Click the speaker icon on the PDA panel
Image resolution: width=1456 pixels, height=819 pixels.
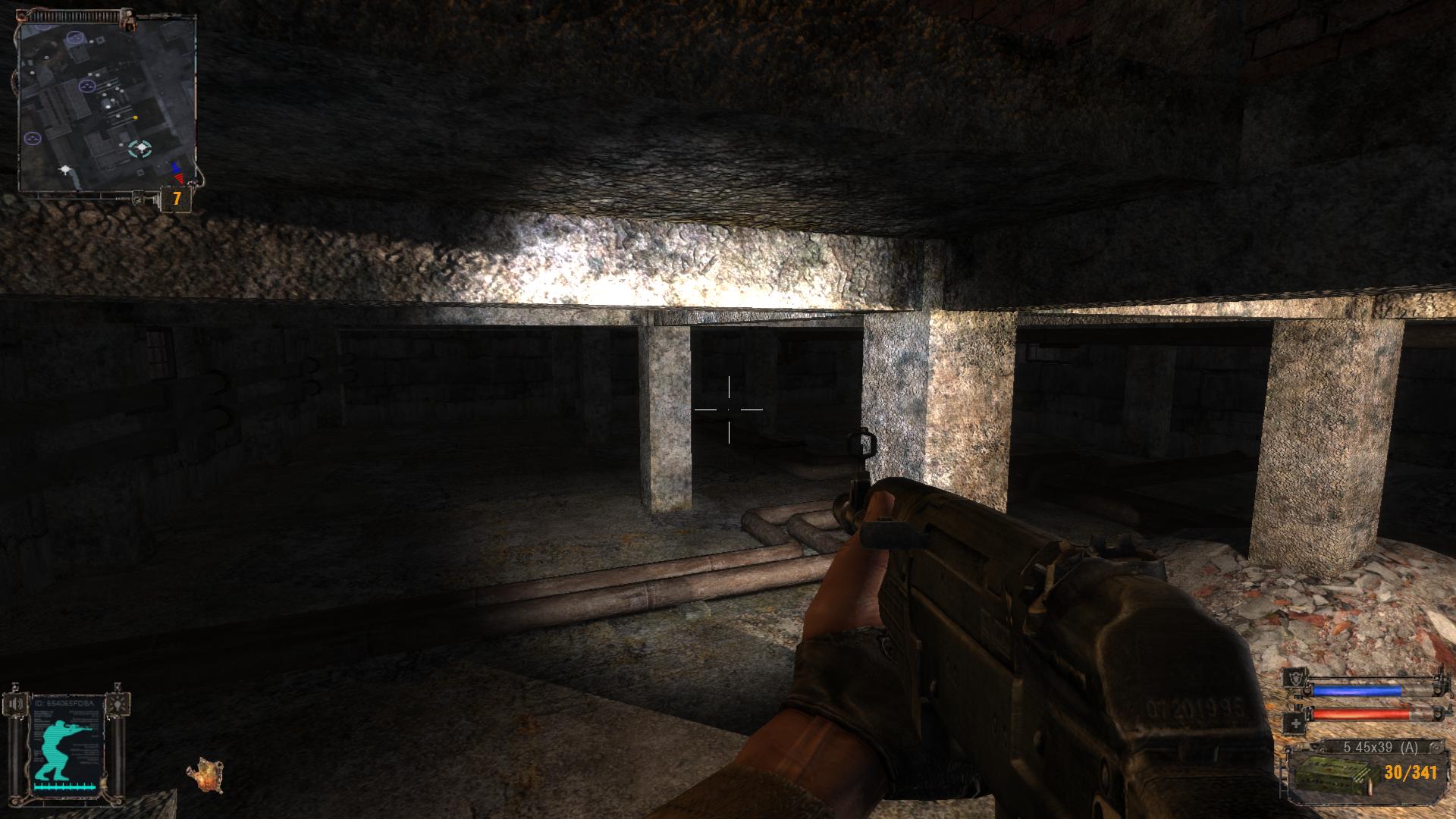coord(16,704)
